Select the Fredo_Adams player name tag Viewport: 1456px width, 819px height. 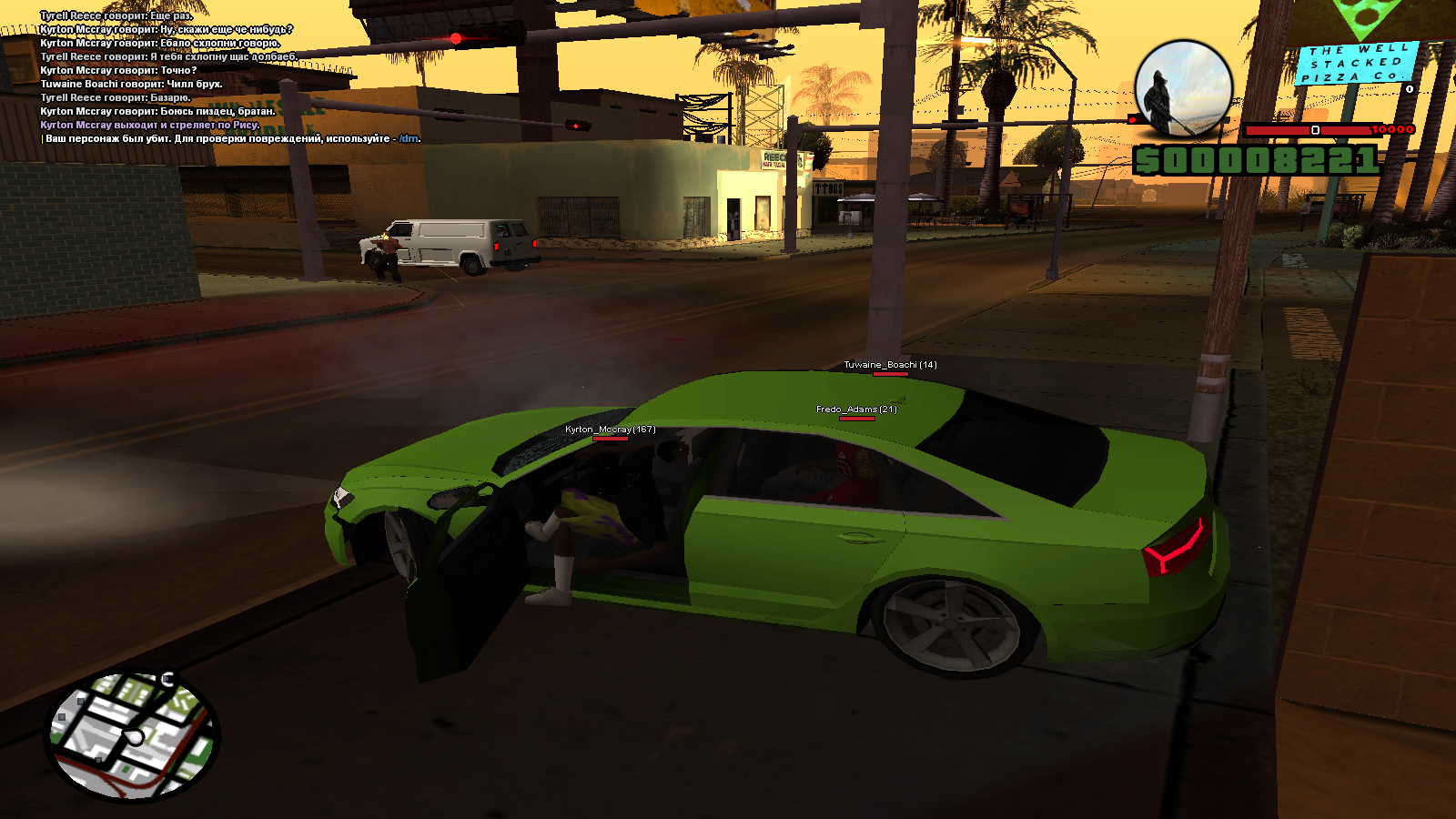tap(855, 409)
